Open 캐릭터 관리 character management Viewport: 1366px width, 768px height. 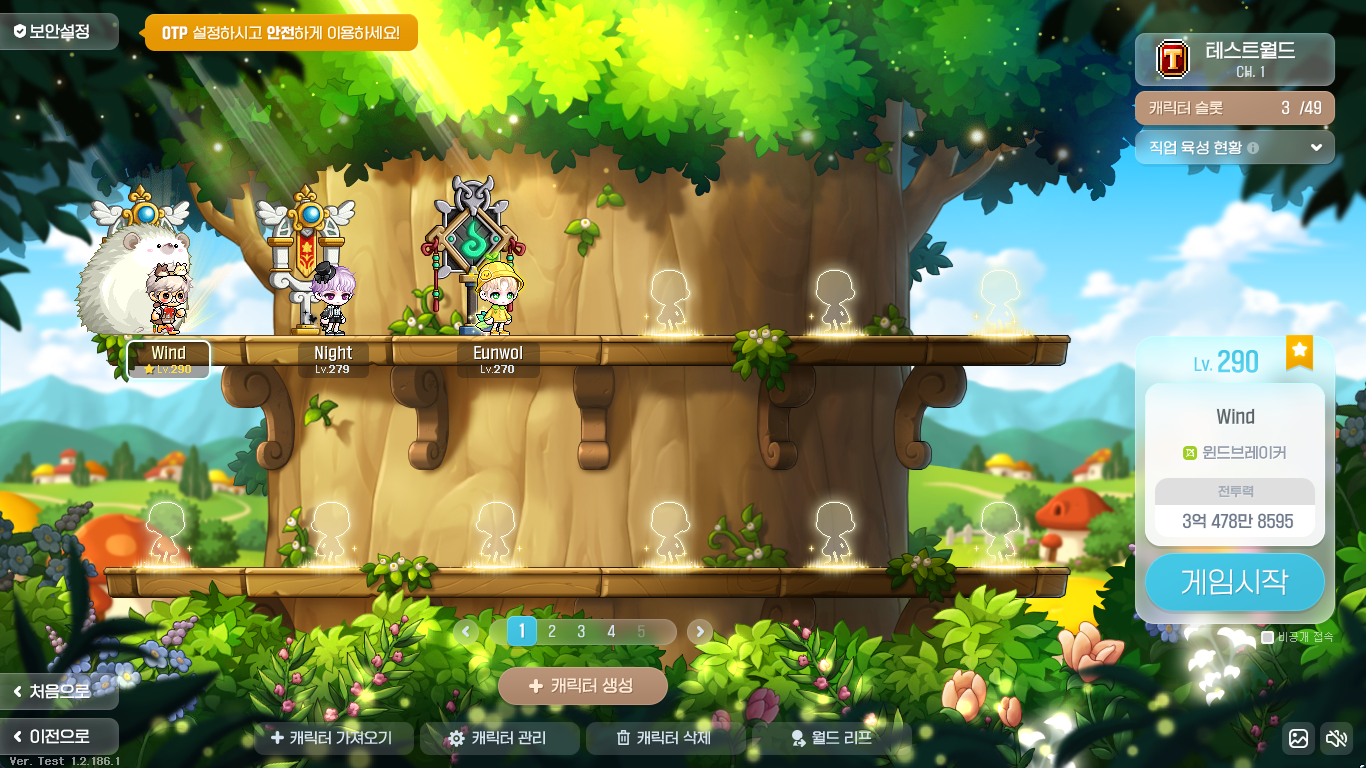(x=498, y=738)
